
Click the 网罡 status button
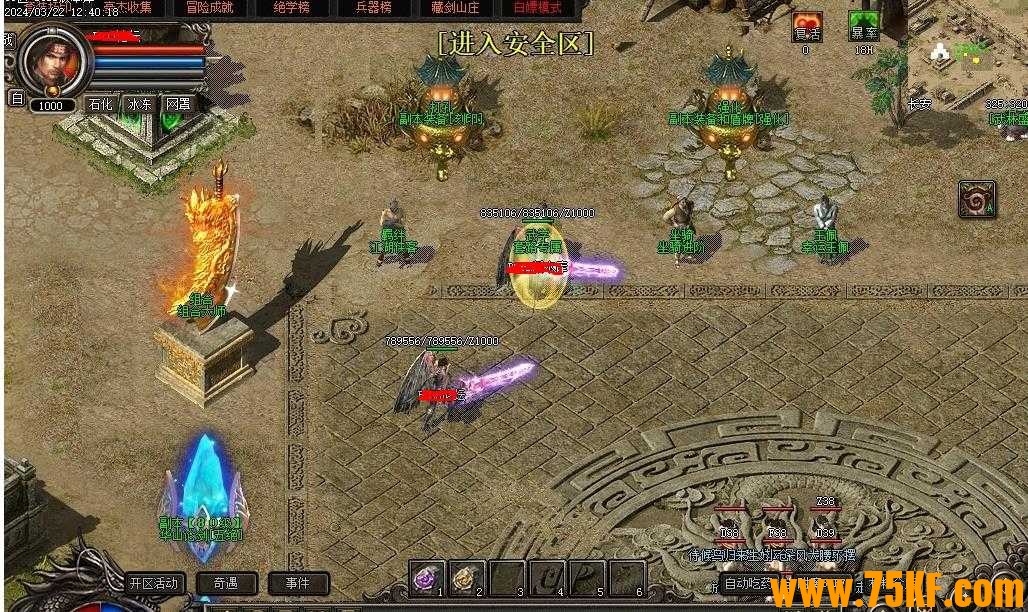[178, 103]
